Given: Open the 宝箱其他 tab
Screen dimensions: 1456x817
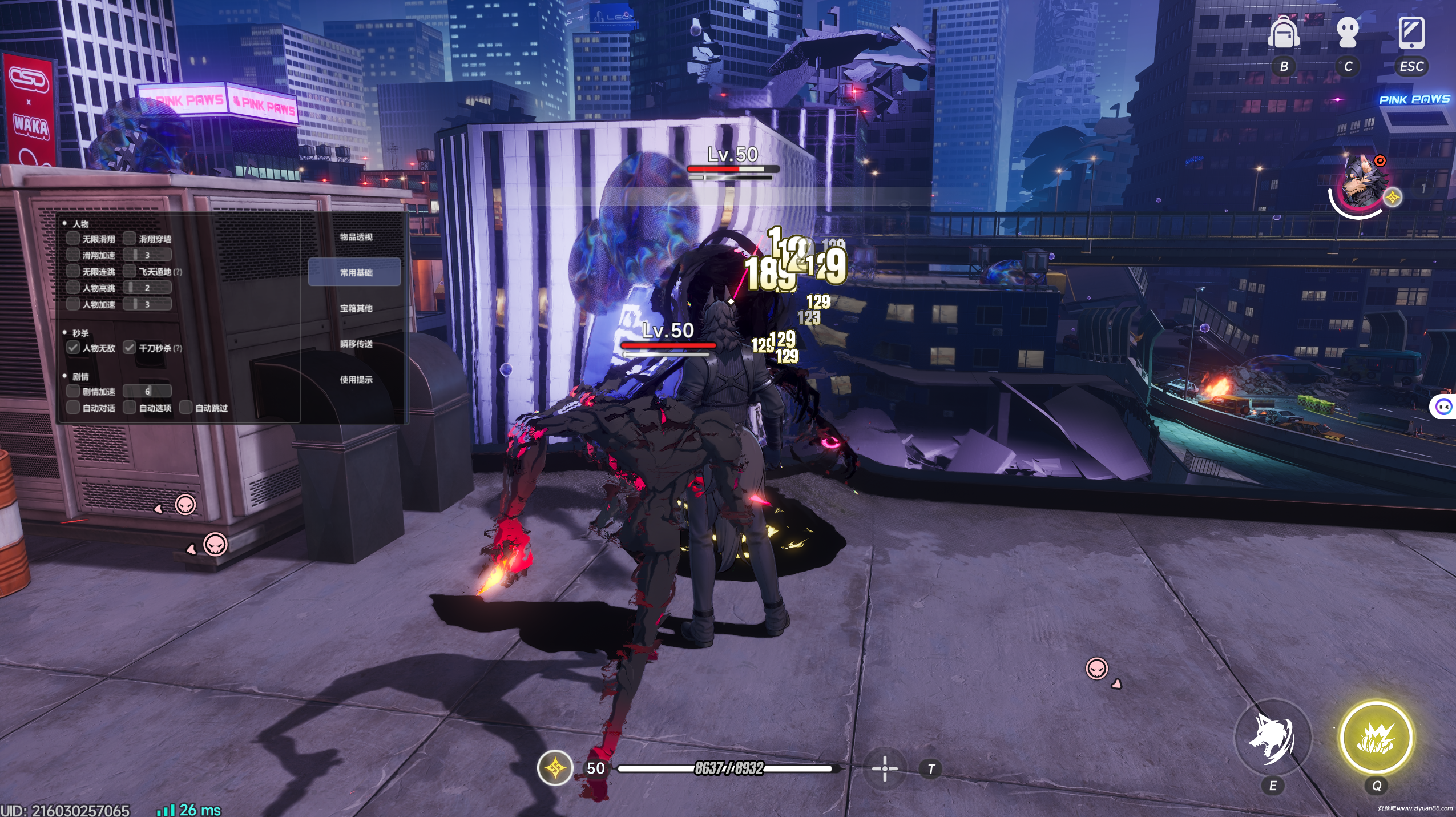Looking at the screenshot, I should point(356,308).
